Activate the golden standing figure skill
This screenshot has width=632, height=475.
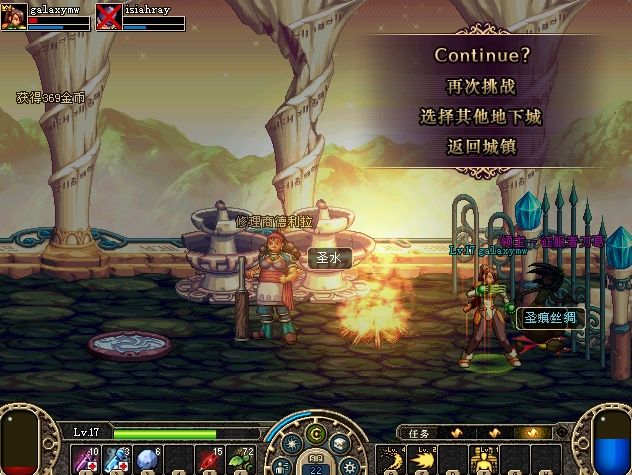(x=484, y=459)
